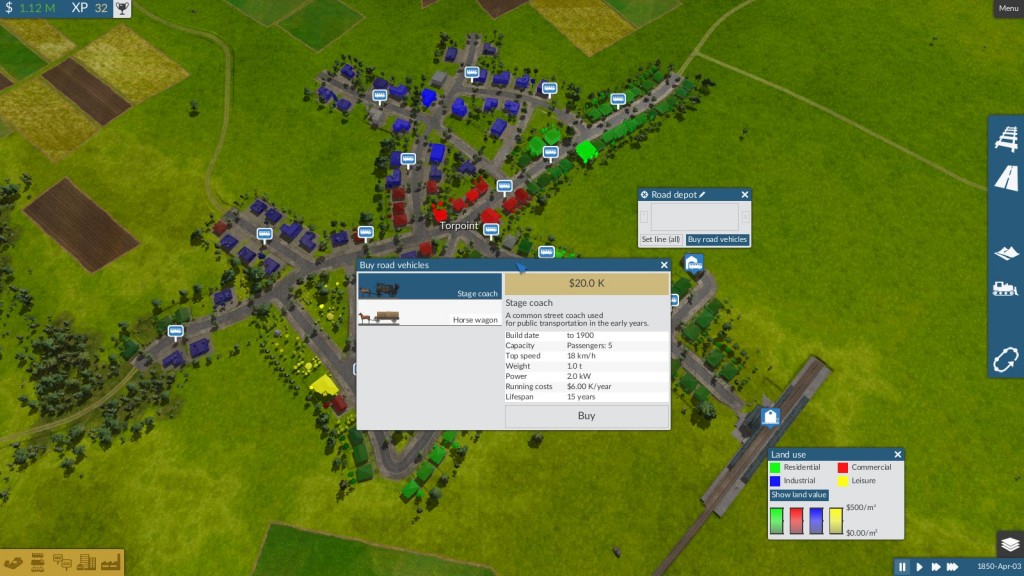The image size is (1024, 576).
Task: Select the bulldozer demolish tool
Action: [x=1006, y=289]
